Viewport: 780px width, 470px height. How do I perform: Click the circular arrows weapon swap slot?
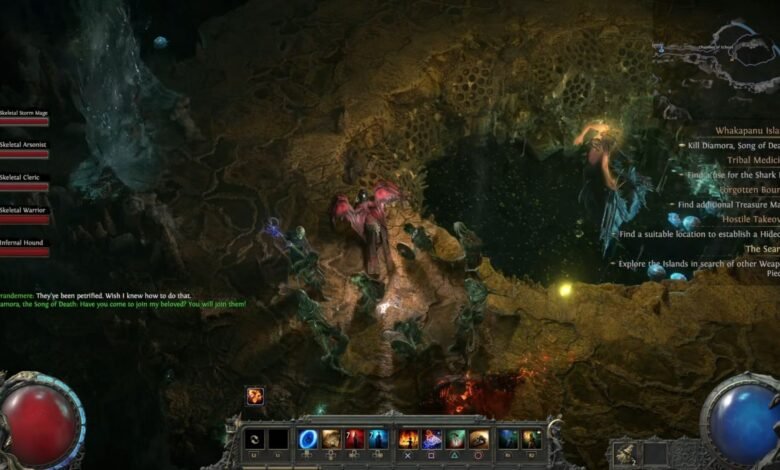(x=255, y=439)
